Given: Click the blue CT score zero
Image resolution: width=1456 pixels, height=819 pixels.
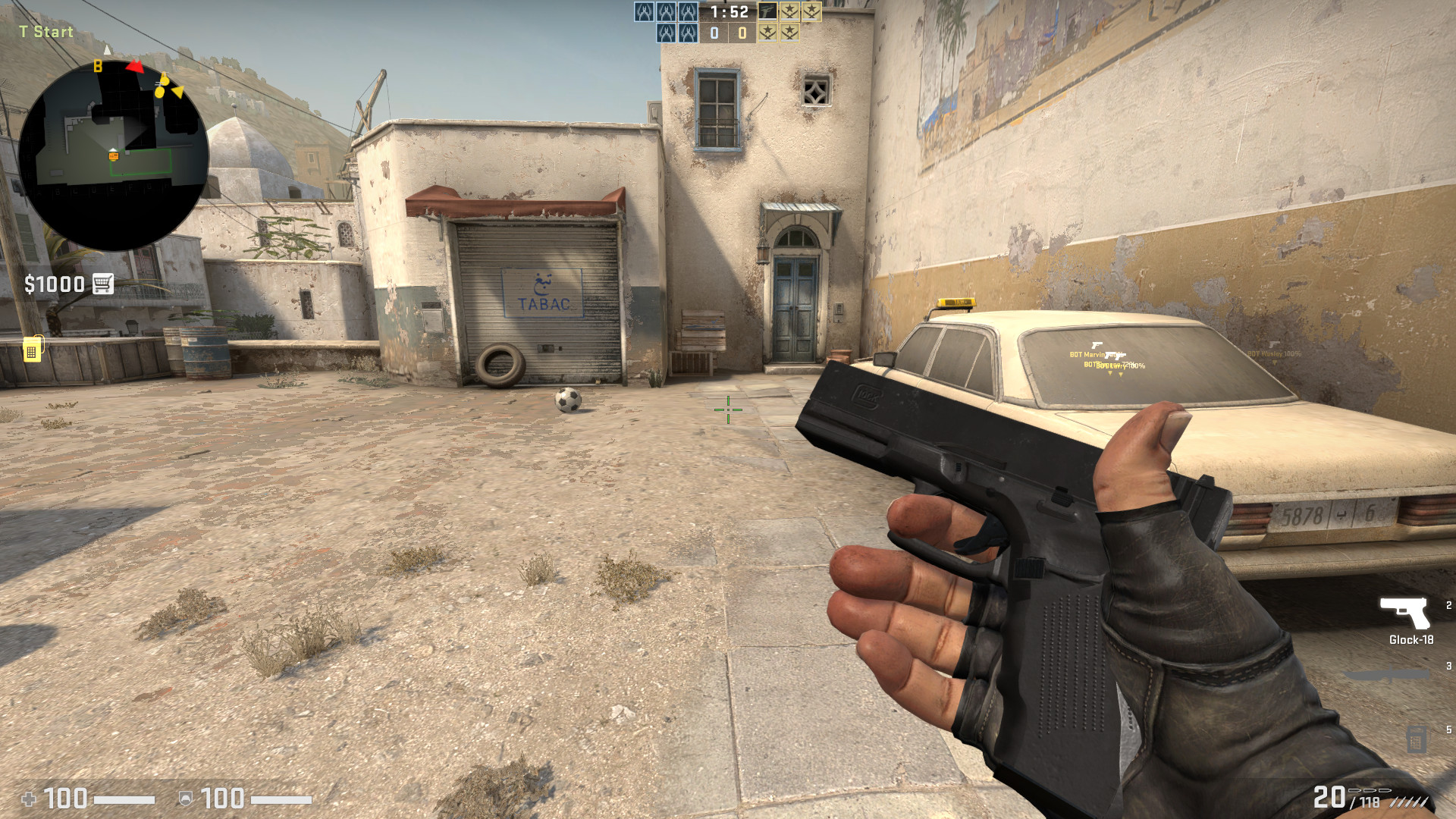Looking at the screenshot, I should 714,33.
